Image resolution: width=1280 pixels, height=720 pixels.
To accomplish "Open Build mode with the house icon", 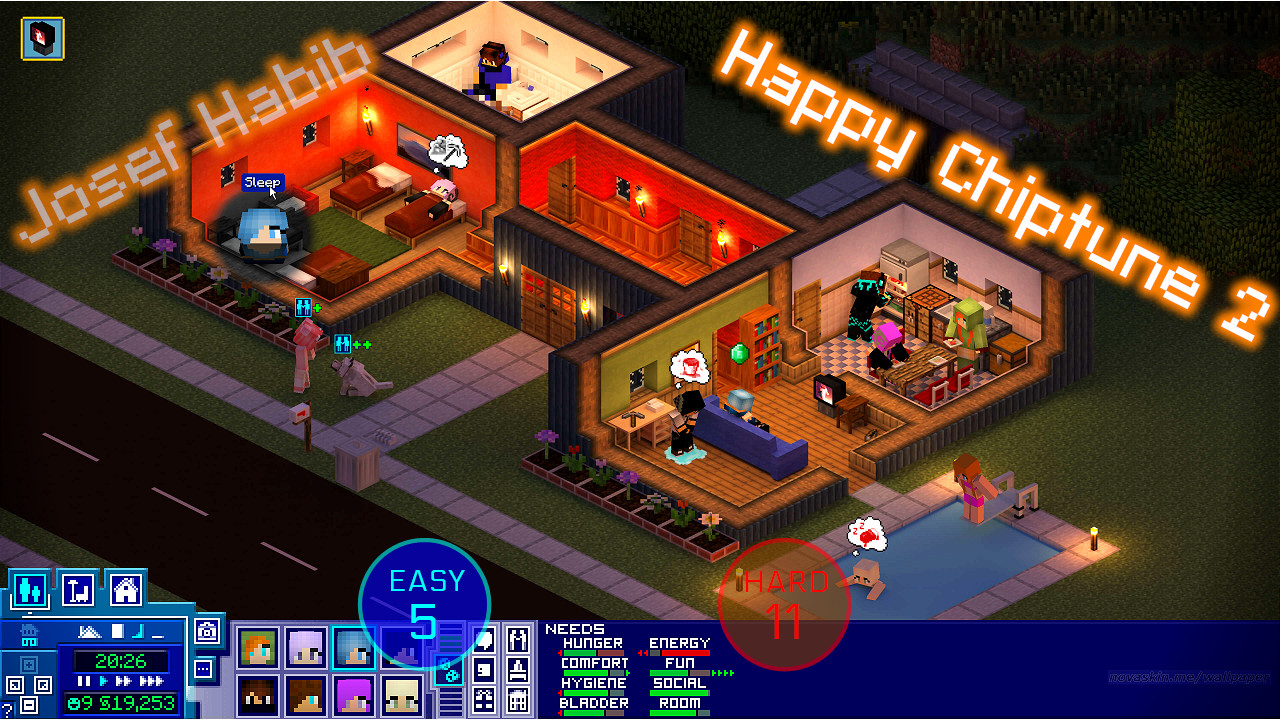I will pos(125,590).
